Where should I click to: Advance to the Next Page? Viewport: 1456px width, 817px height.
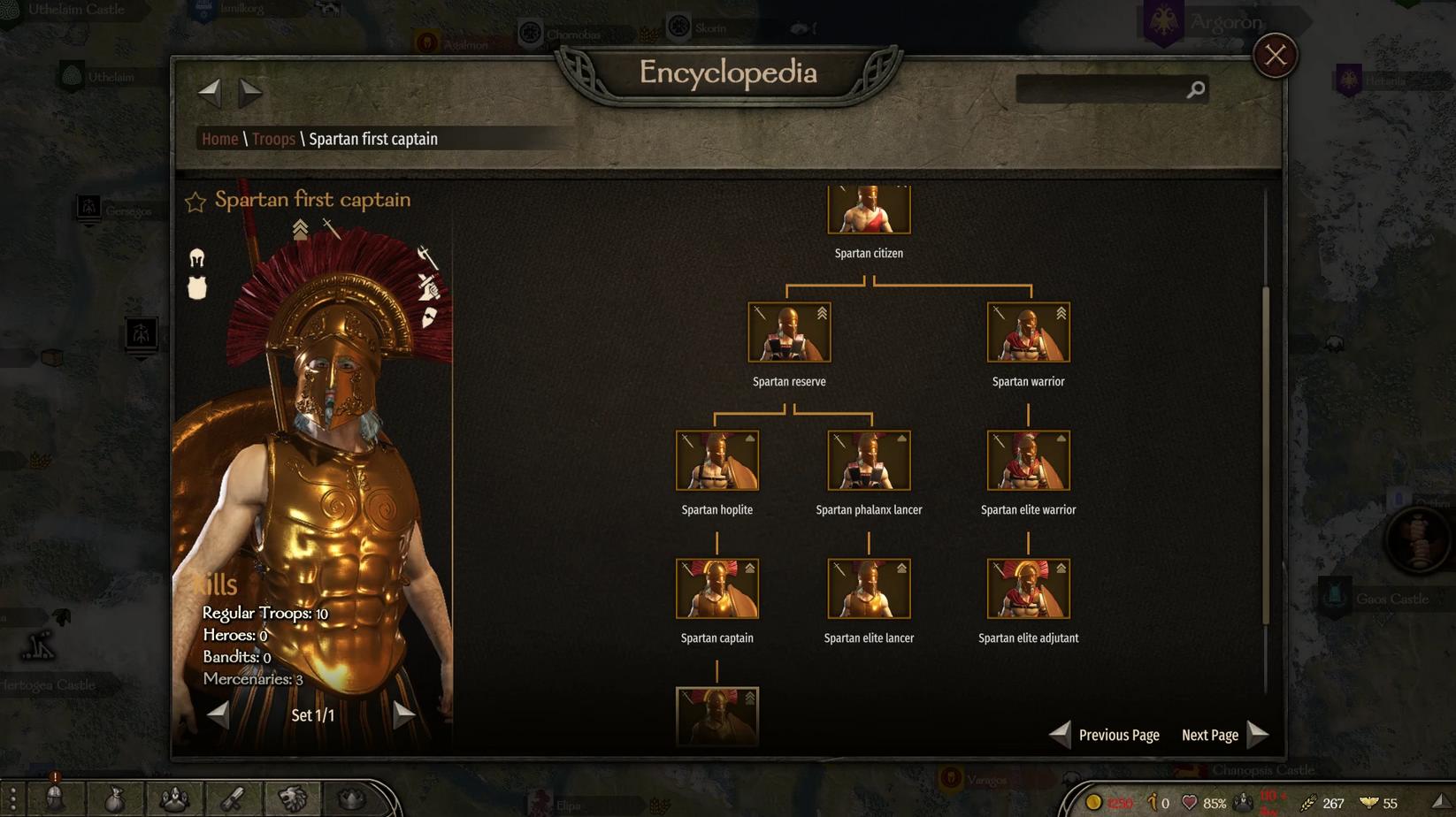[1225, 735]
